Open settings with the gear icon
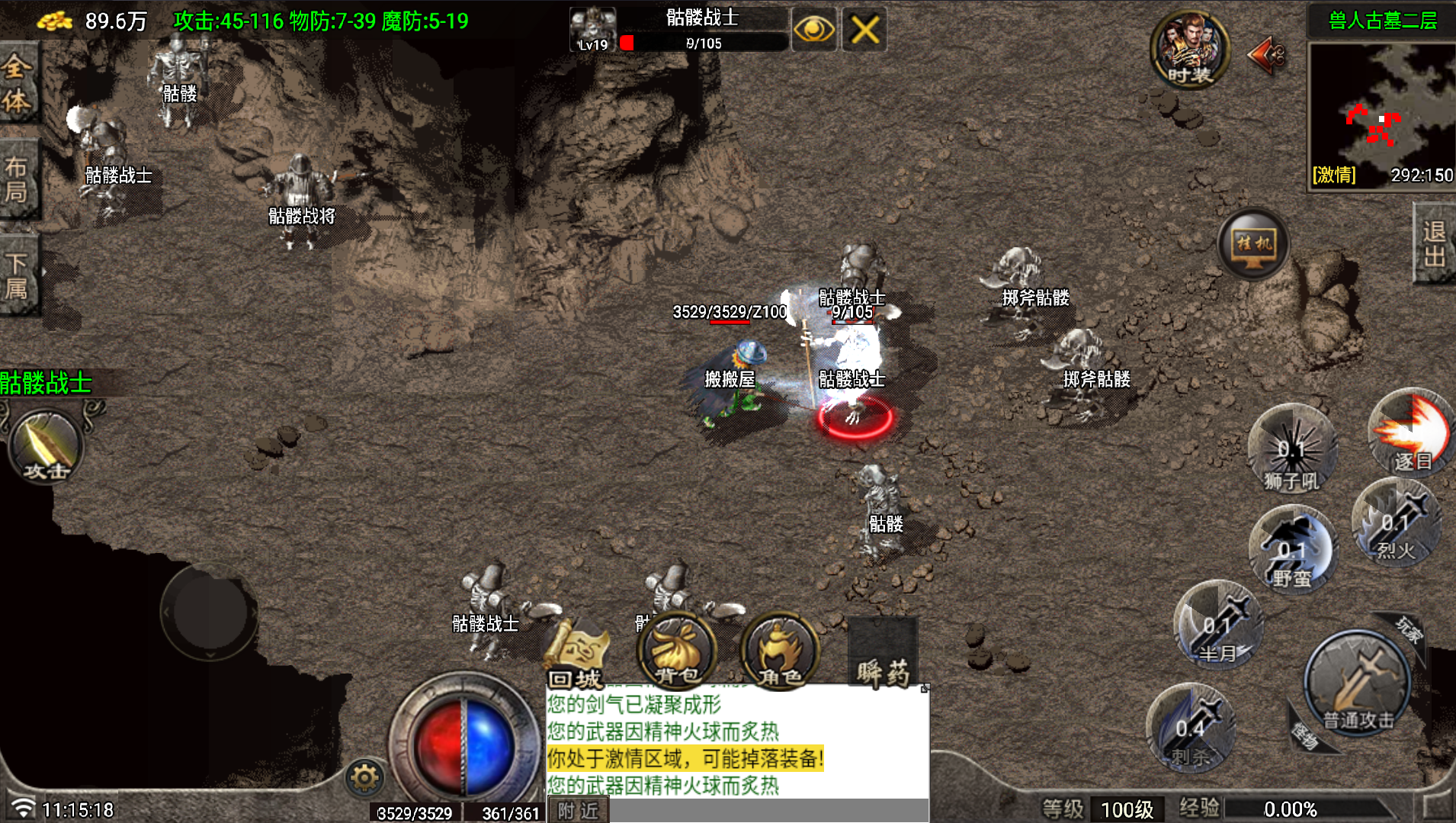This screenshot has width=1456, height=823. click(364, 778)
